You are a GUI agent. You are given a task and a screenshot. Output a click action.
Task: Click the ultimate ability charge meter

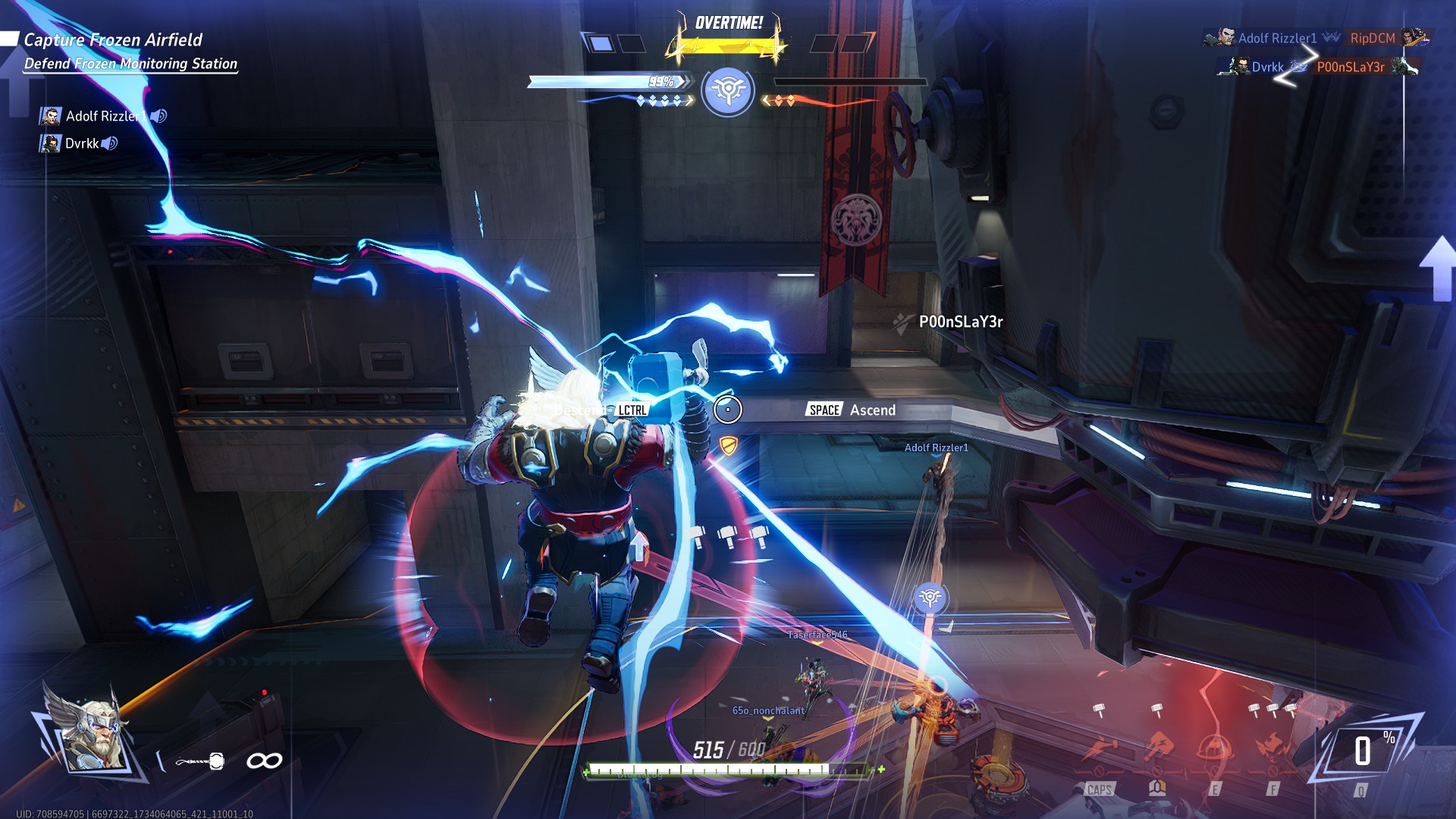pos(1363,752)
